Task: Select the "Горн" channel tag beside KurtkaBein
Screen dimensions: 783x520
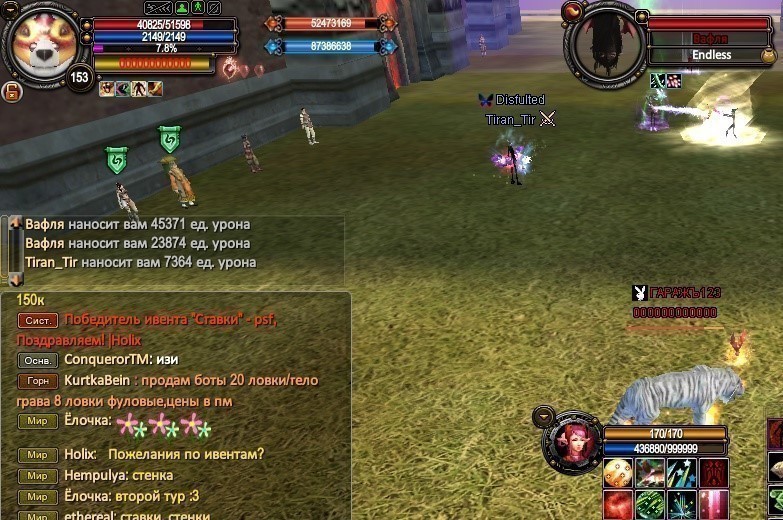Action: [37, 381]
